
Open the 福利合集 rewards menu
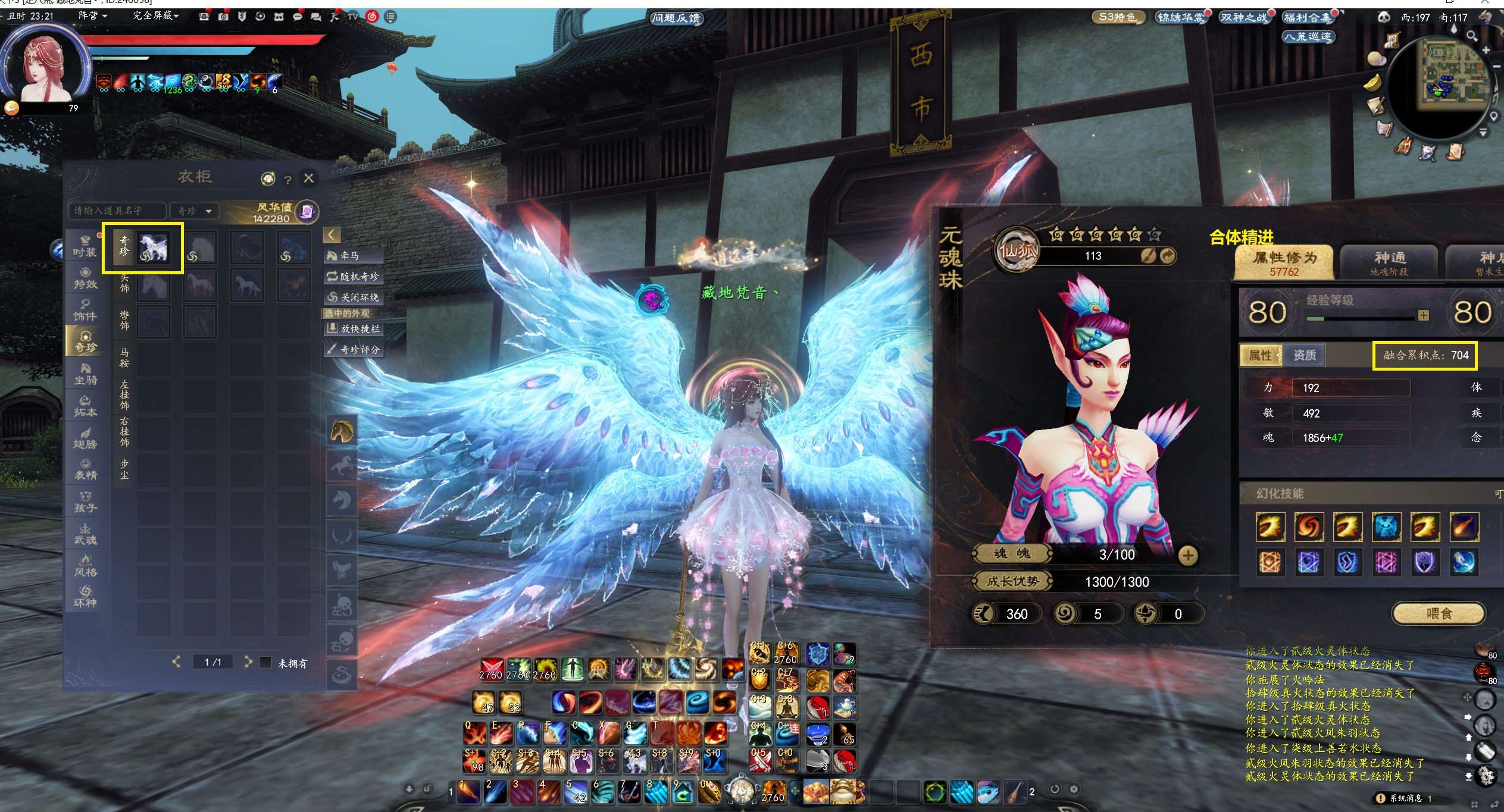(1306, 18)
